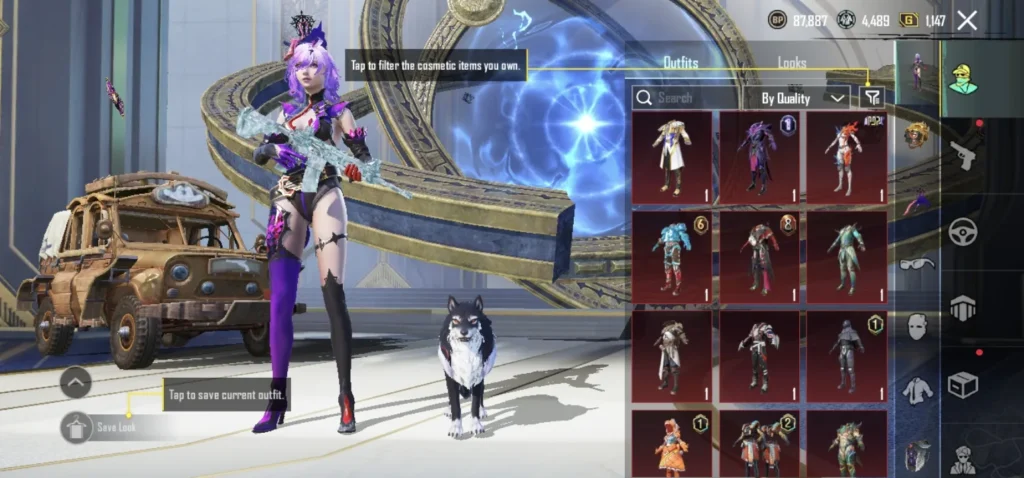Select the teal green armor outfit

(846, 257)
